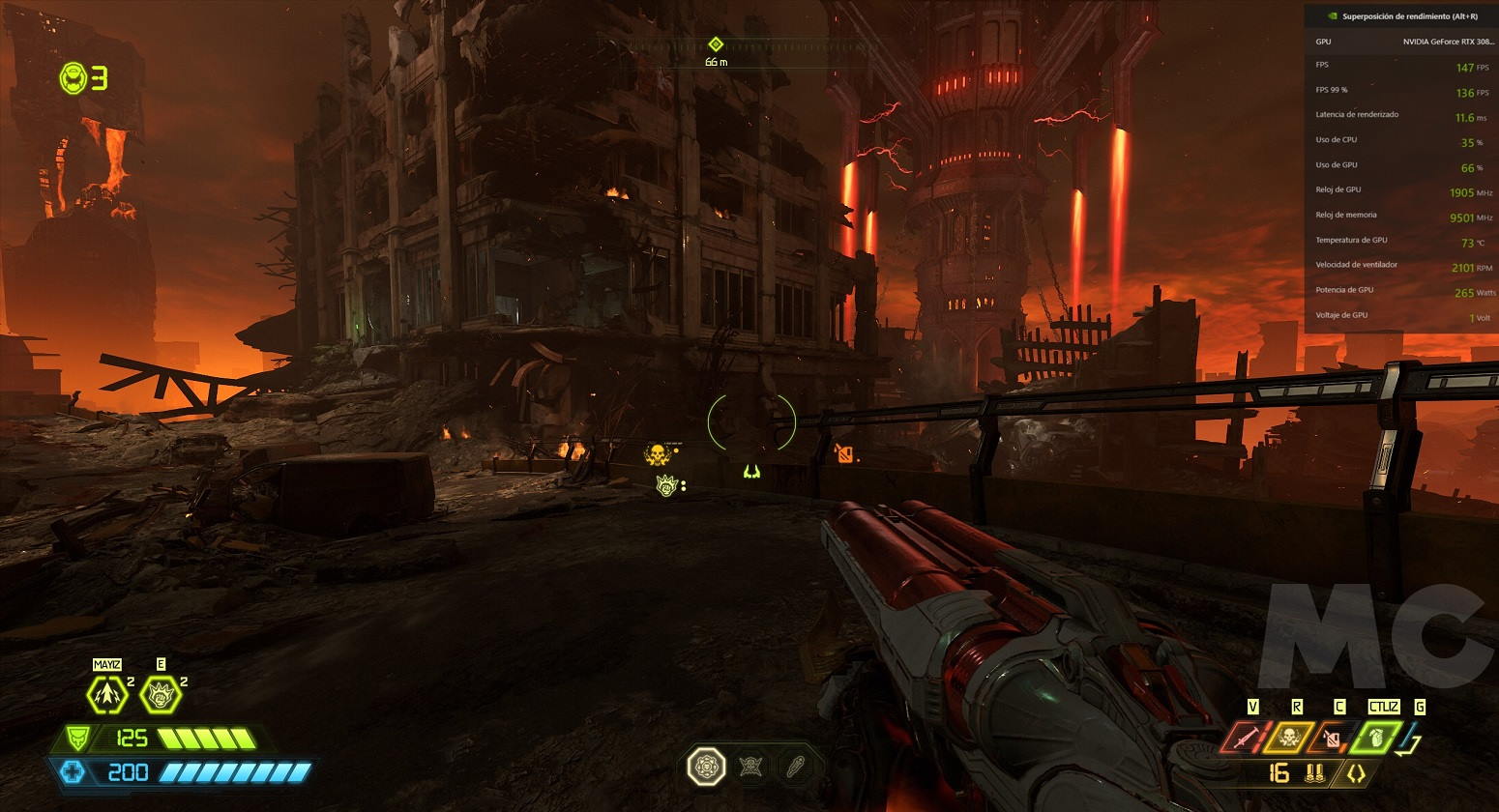This screenshot has width=1499, height=812.
Task: Click the NVIDIA performance overlay title
Action: click(1409, 16)
